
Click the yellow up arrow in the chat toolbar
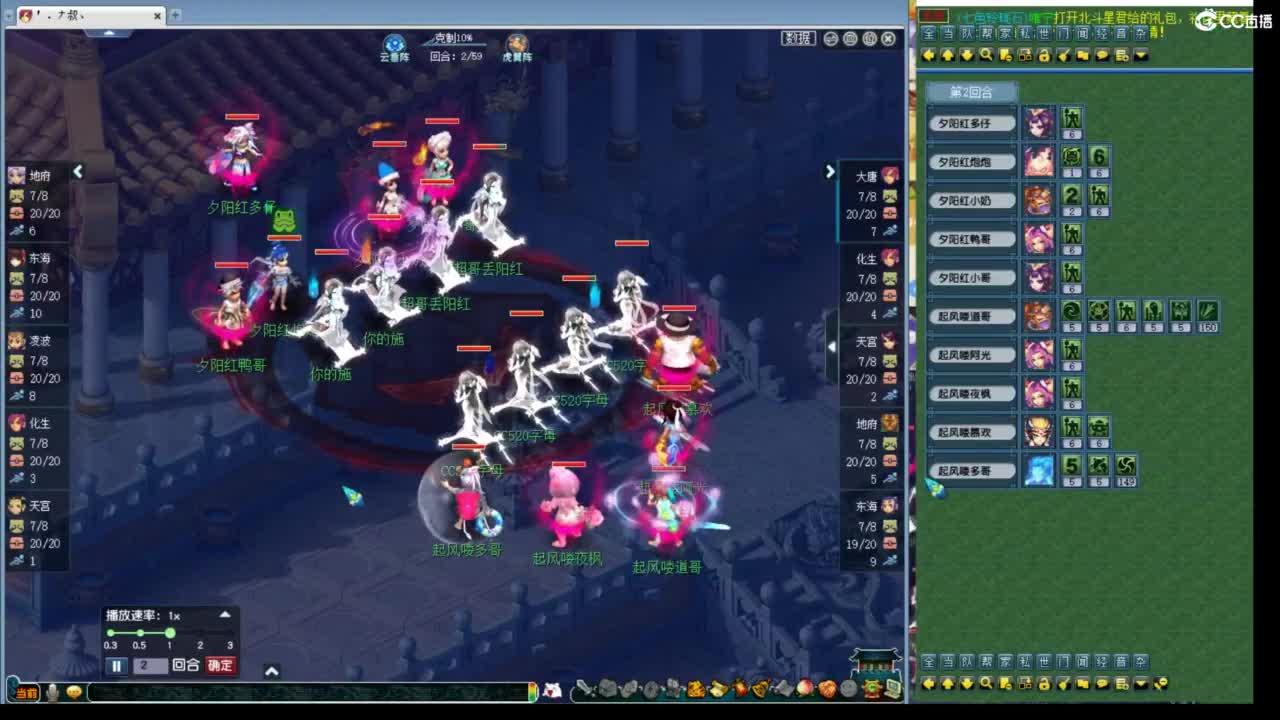(948, 55)
